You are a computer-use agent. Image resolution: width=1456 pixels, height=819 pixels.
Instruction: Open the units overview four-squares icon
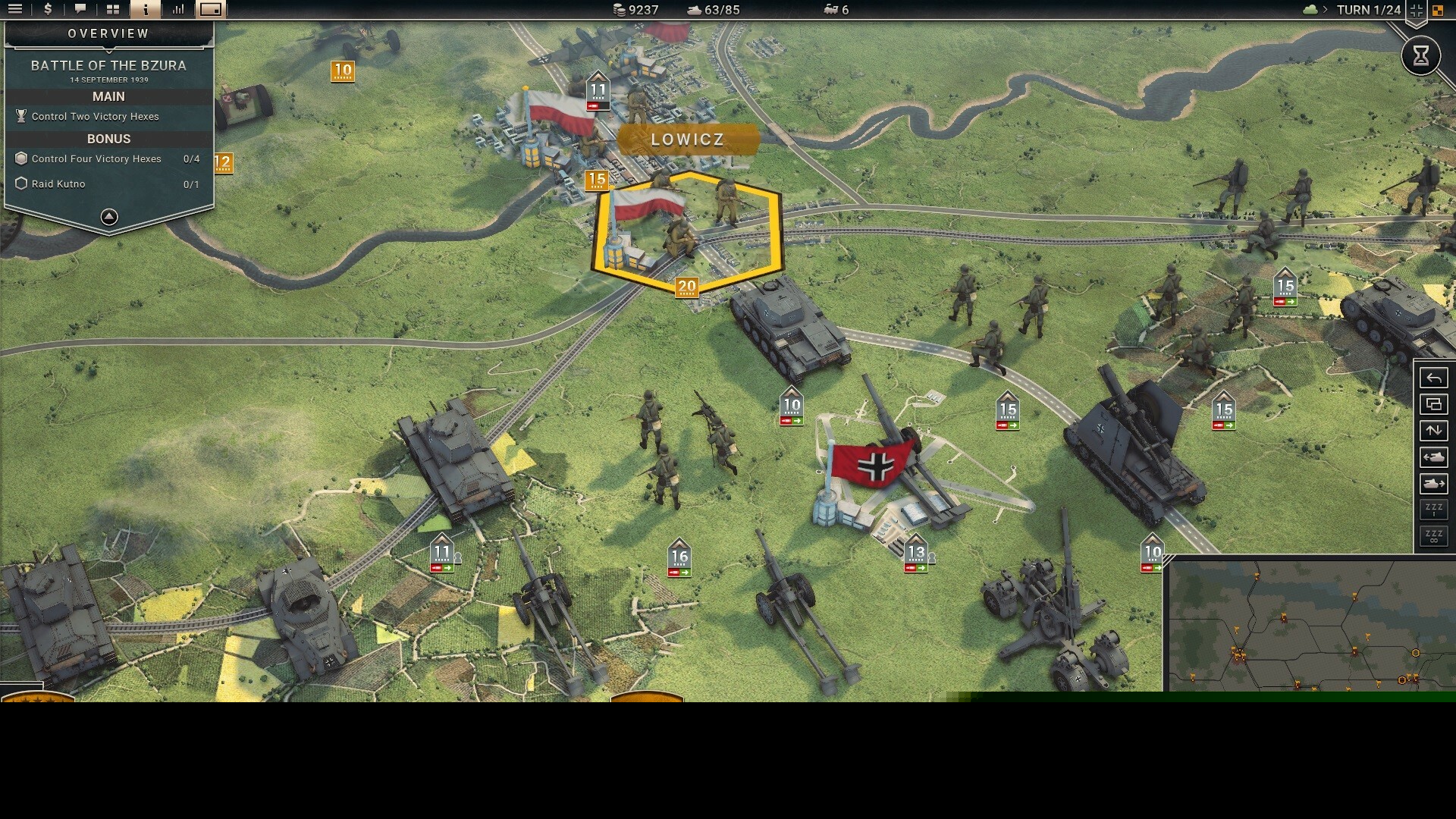111,10
